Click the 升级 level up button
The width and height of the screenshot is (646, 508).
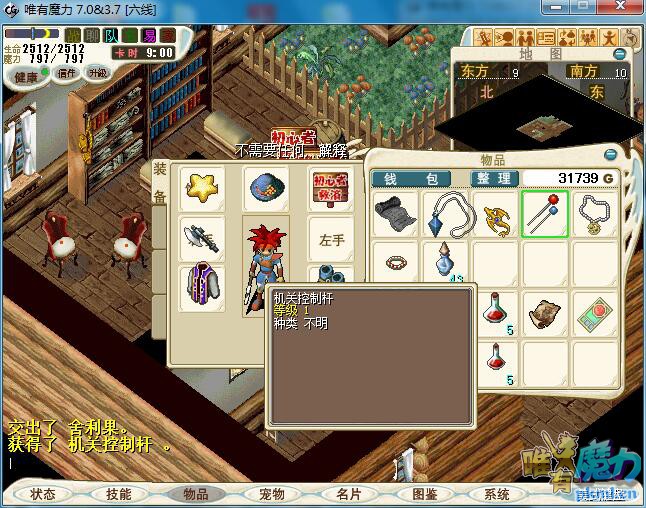pyautogui.click(x=97, y=73)
